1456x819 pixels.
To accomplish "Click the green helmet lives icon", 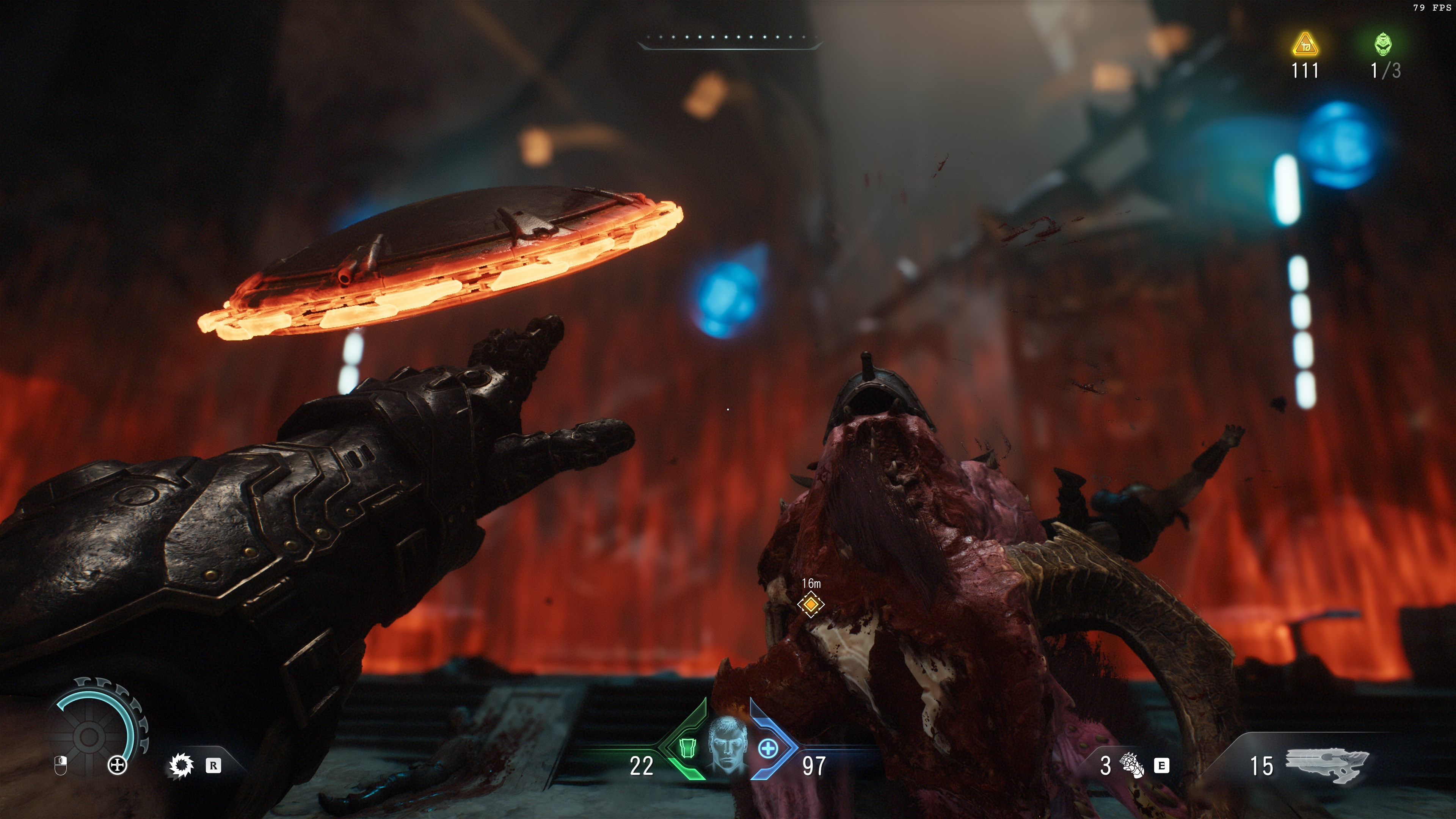I will [x=1382, y=45].
